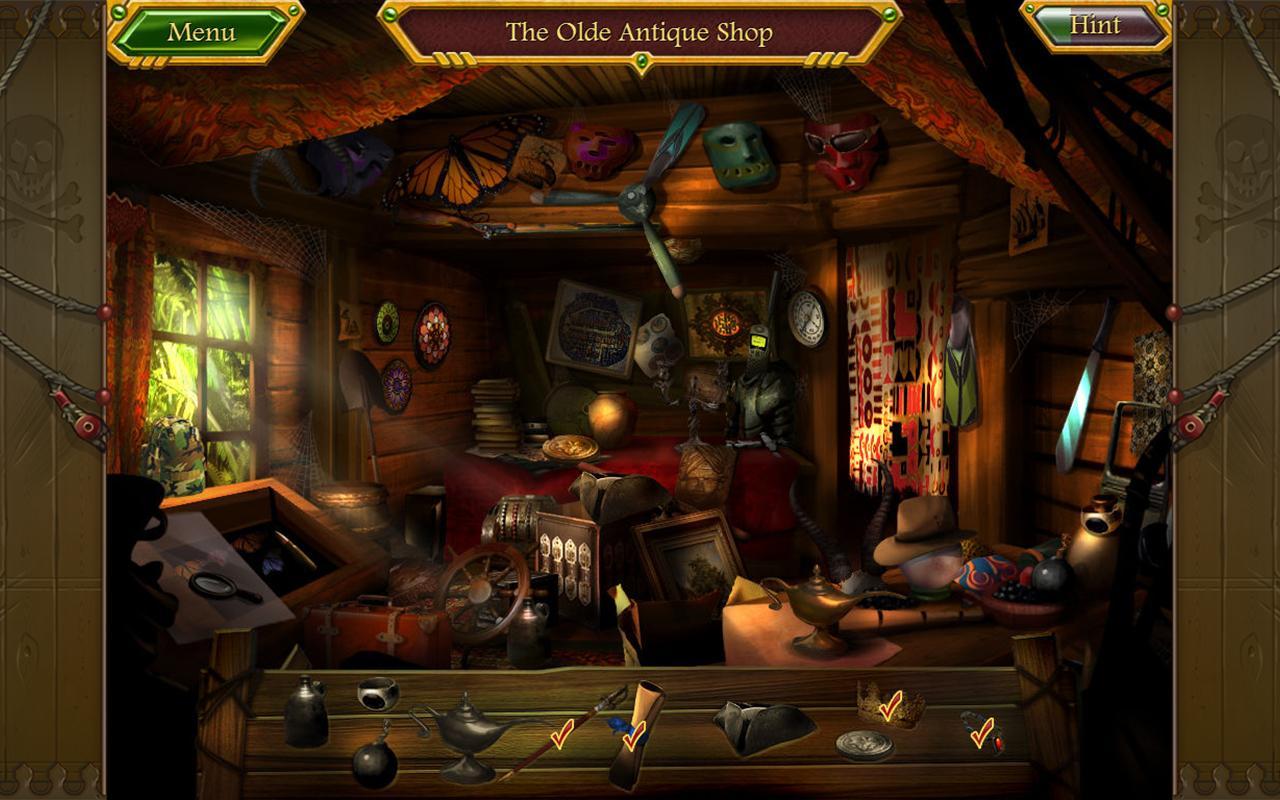Click the silver coin in the item tray
The height and width of the screenshot is (800, 1280).
coord(864,745)
